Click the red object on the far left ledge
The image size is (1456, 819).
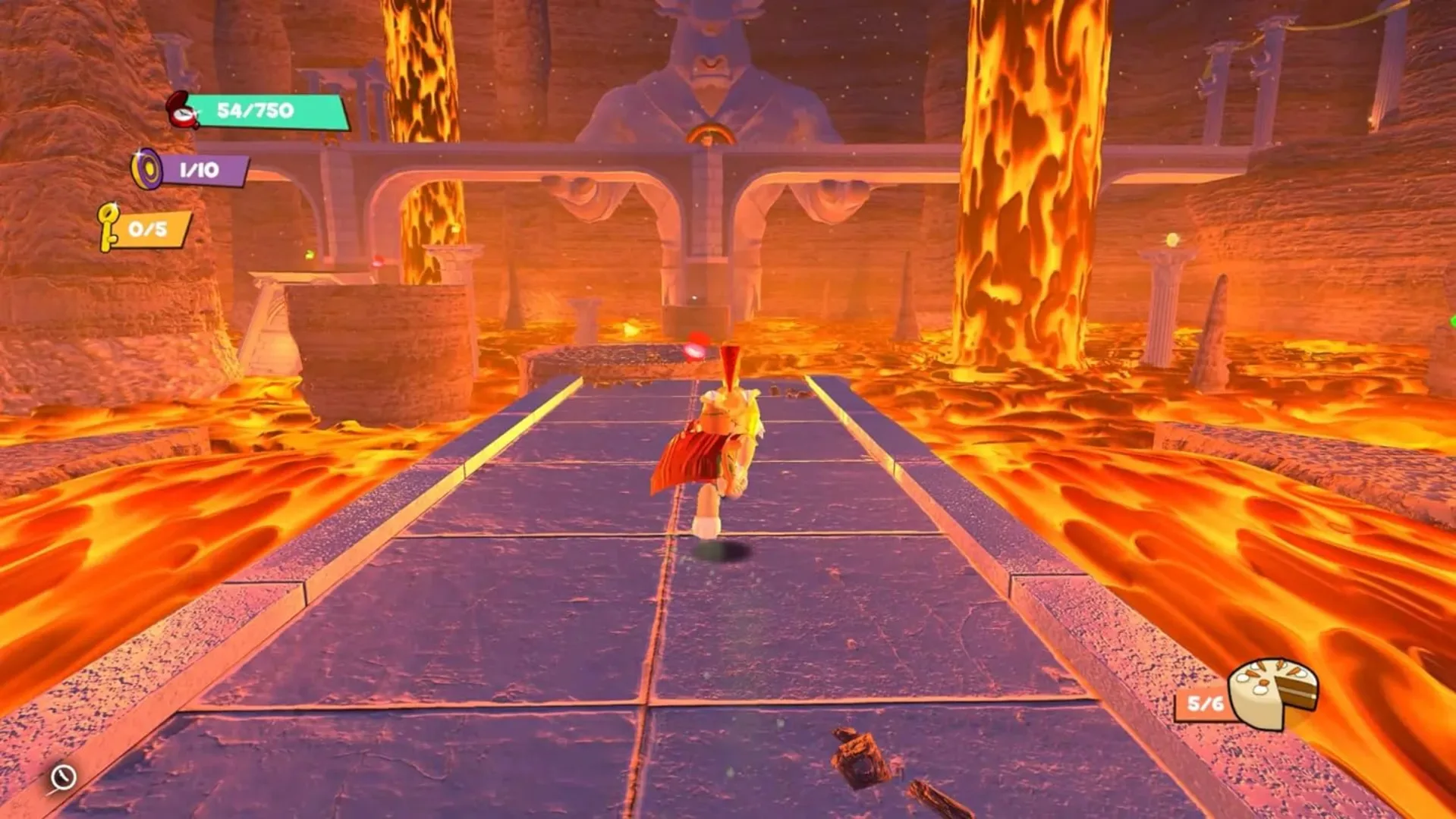click(x=377, y=262)
